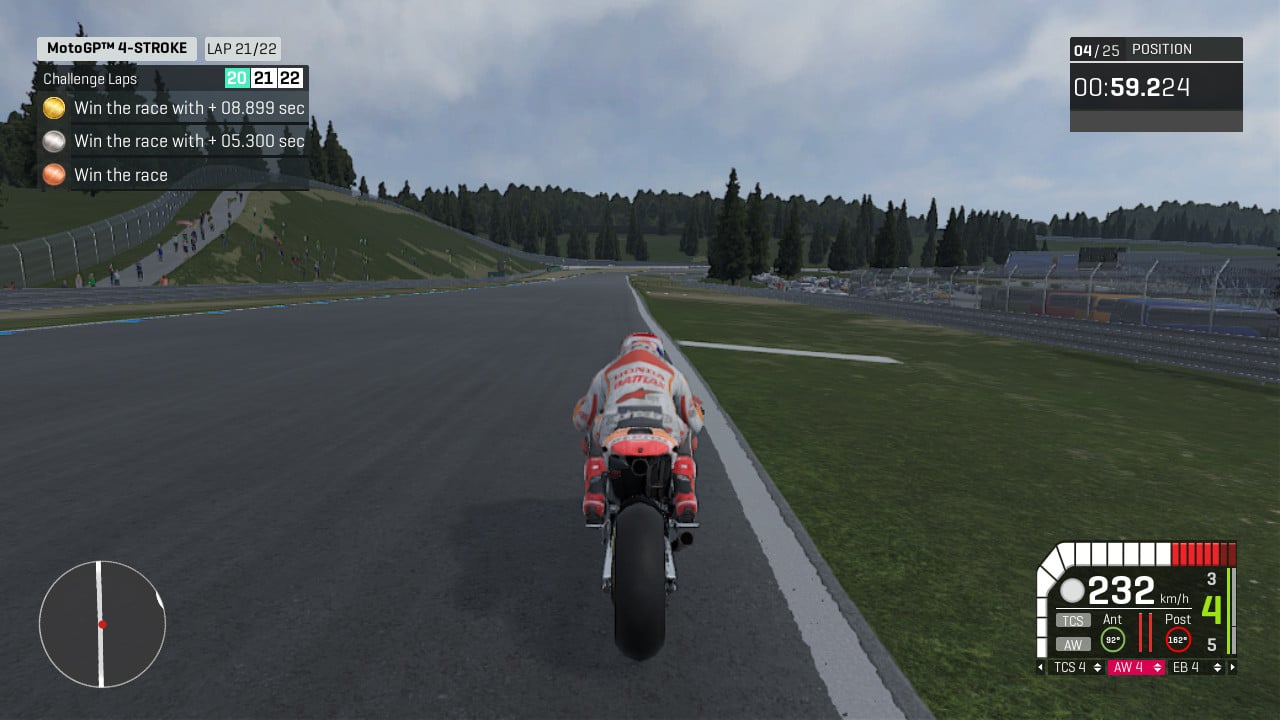1280x720 pixels.
Task: Click the up/down arrows beside TCS 4
Action: coord(1097,667)
